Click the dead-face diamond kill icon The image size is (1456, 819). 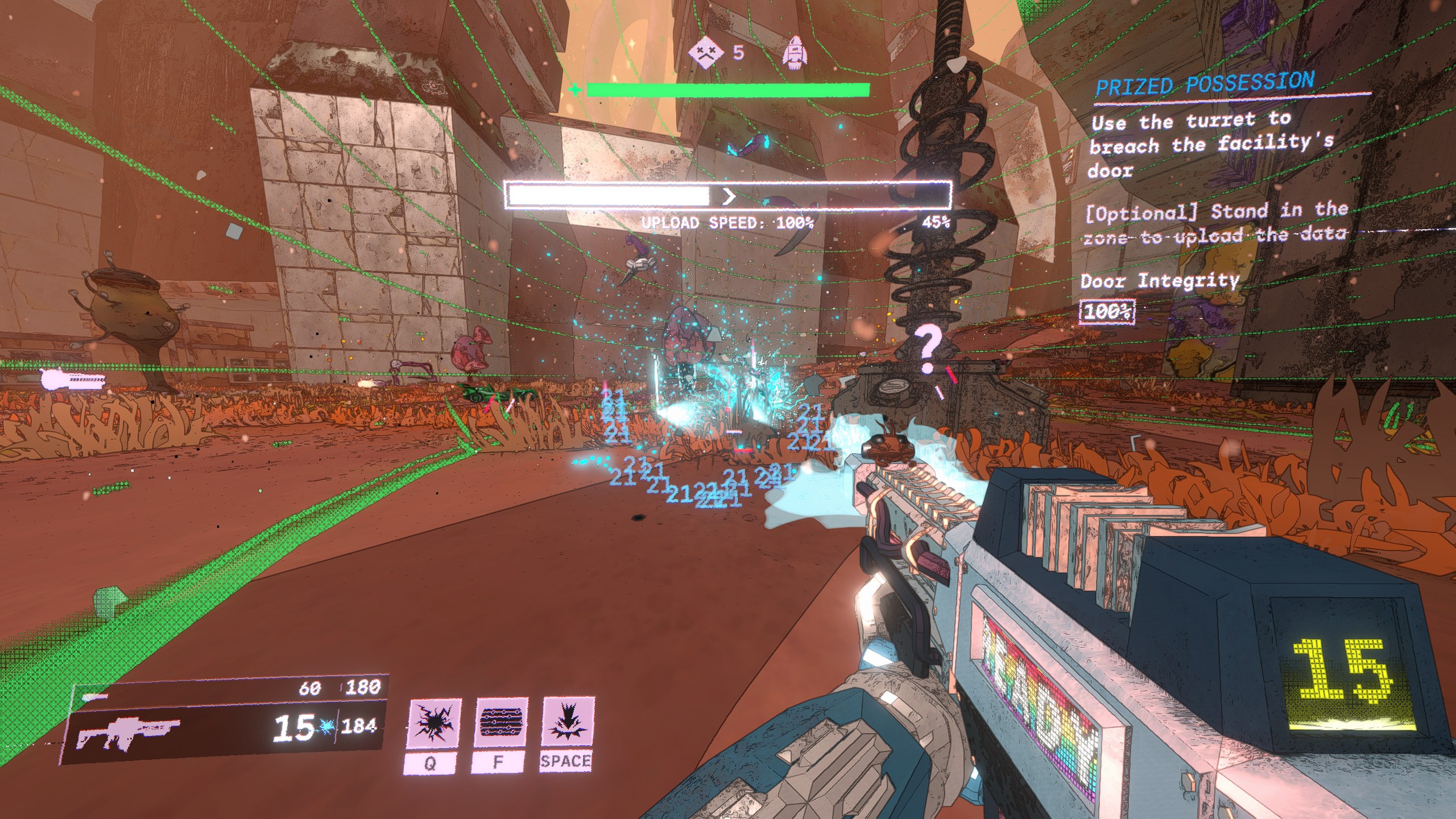pyautogui.click(x=705, y=53)
